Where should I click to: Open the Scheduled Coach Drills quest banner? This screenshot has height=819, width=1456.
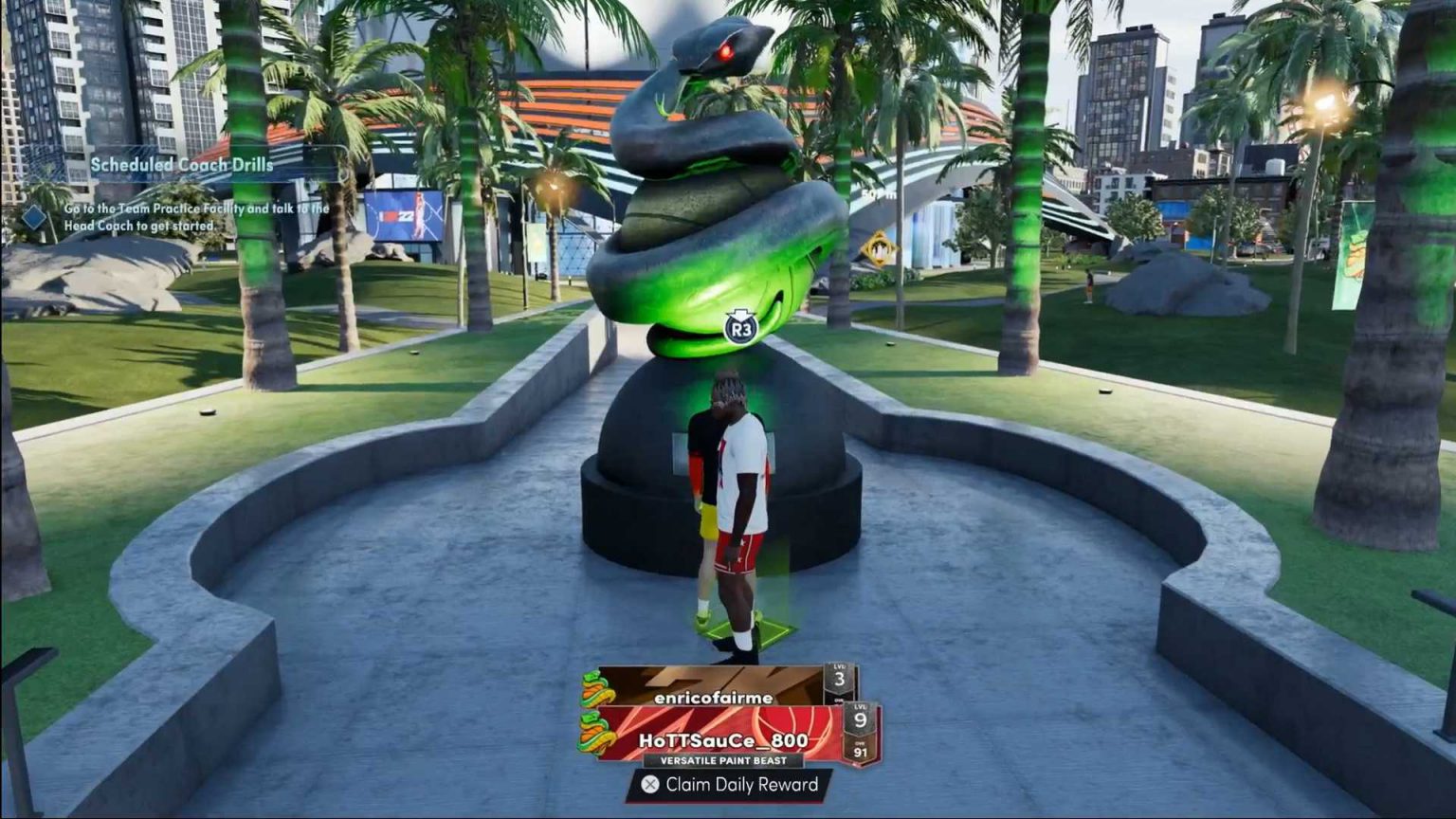click(180, 163)
